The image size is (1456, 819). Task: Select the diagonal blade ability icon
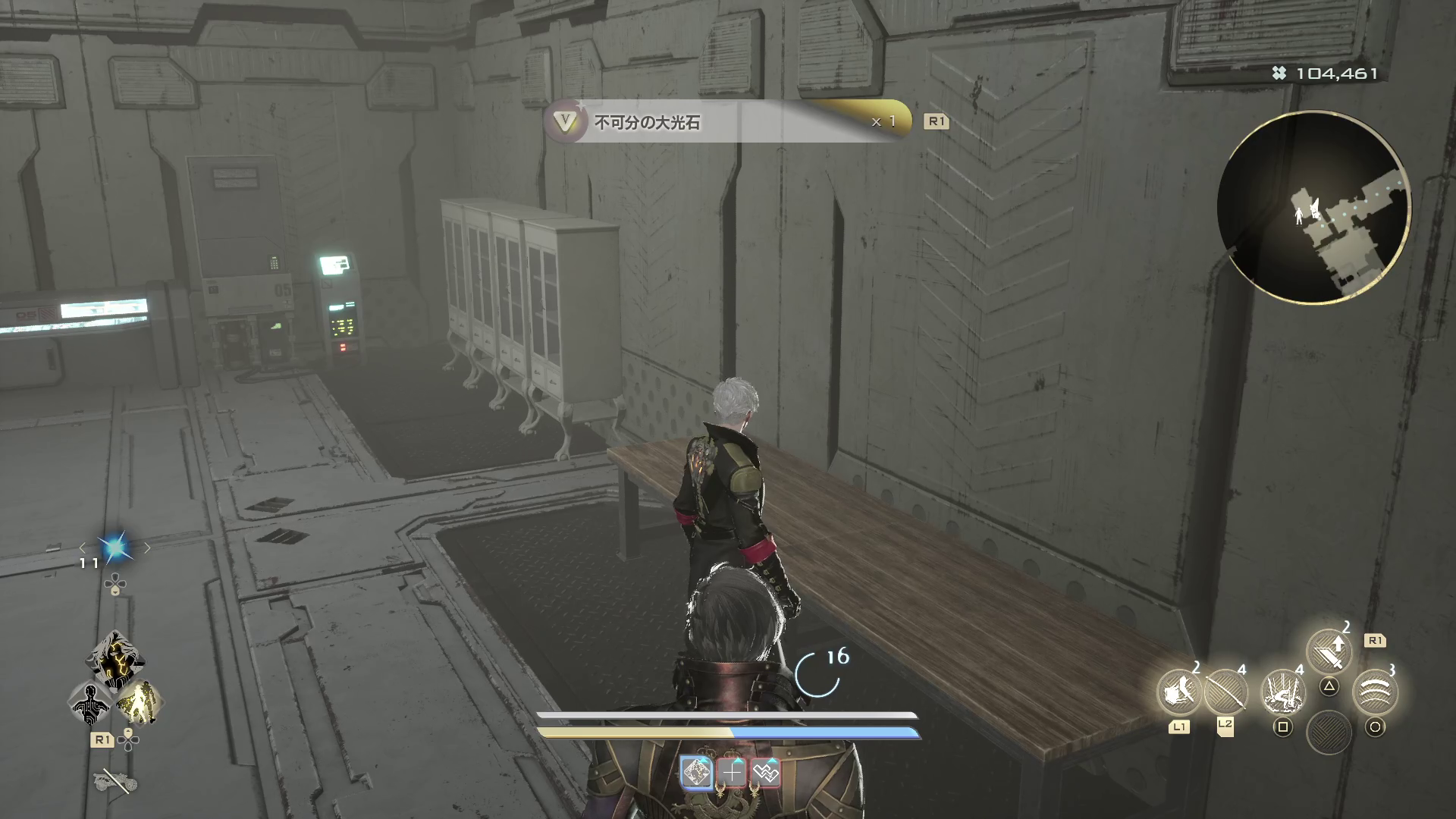(x=1225, y=692)
